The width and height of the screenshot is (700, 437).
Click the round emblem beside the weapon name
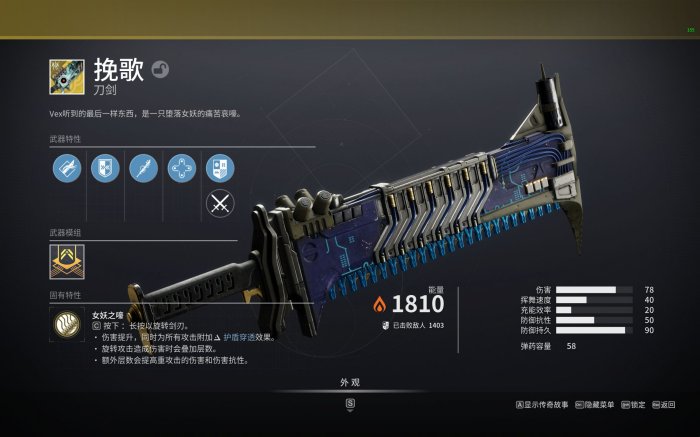point(160,70)
